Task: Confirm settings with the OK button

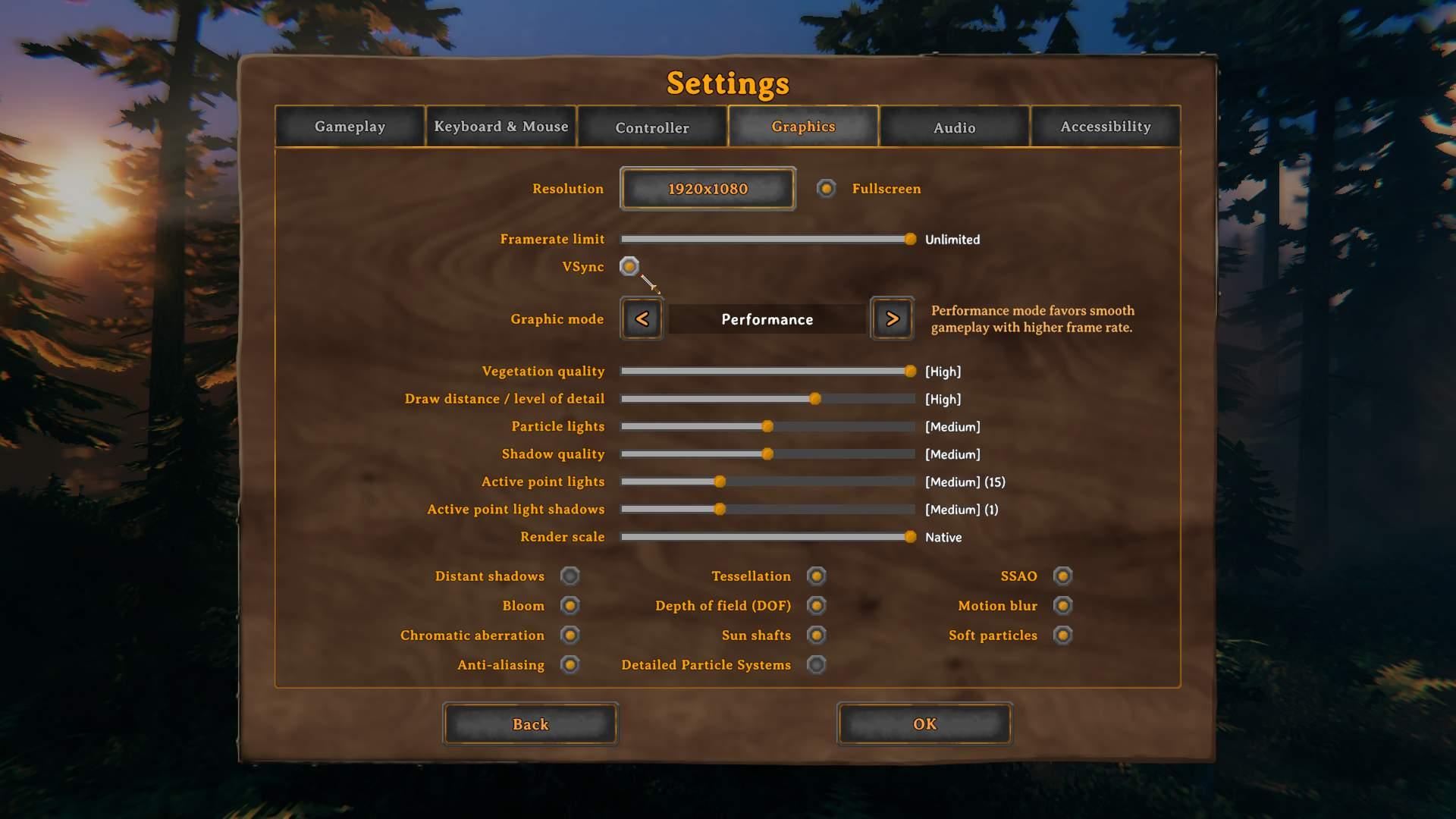Action: pyautogui.click(x=924, y=724)
